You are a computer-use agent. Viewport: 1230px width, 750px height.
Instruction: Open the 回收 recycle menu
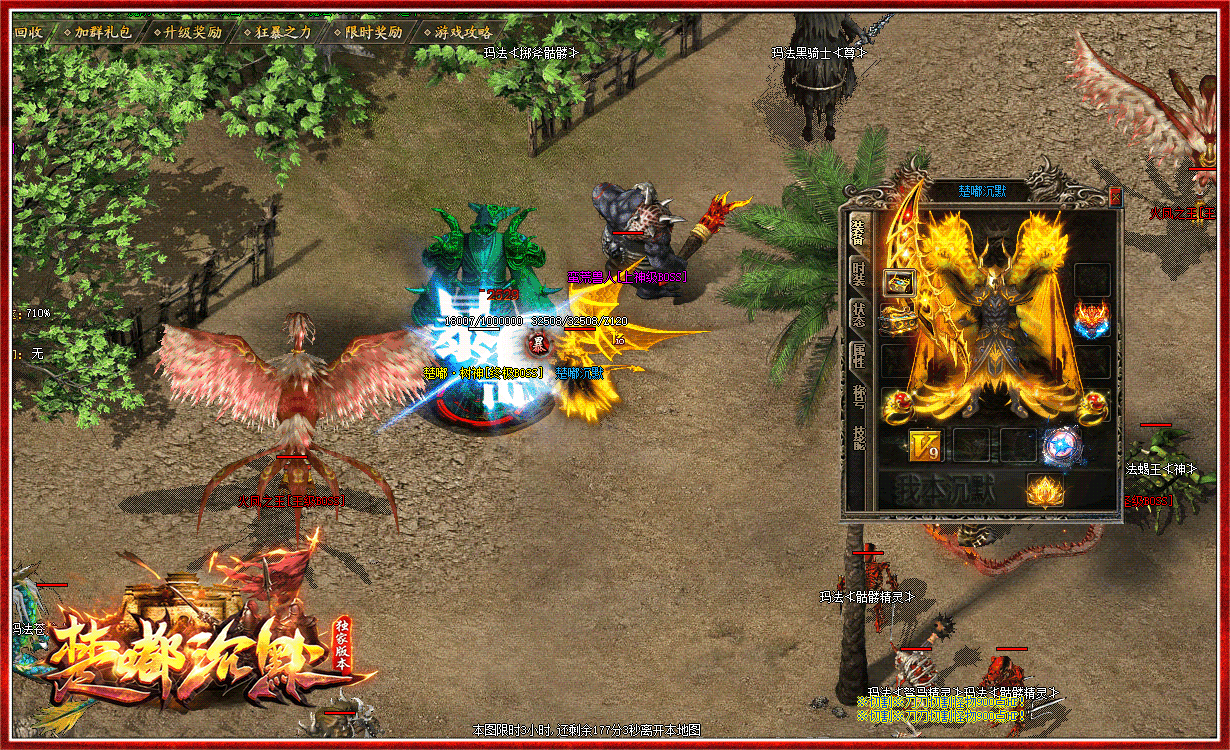coord(28,32)
